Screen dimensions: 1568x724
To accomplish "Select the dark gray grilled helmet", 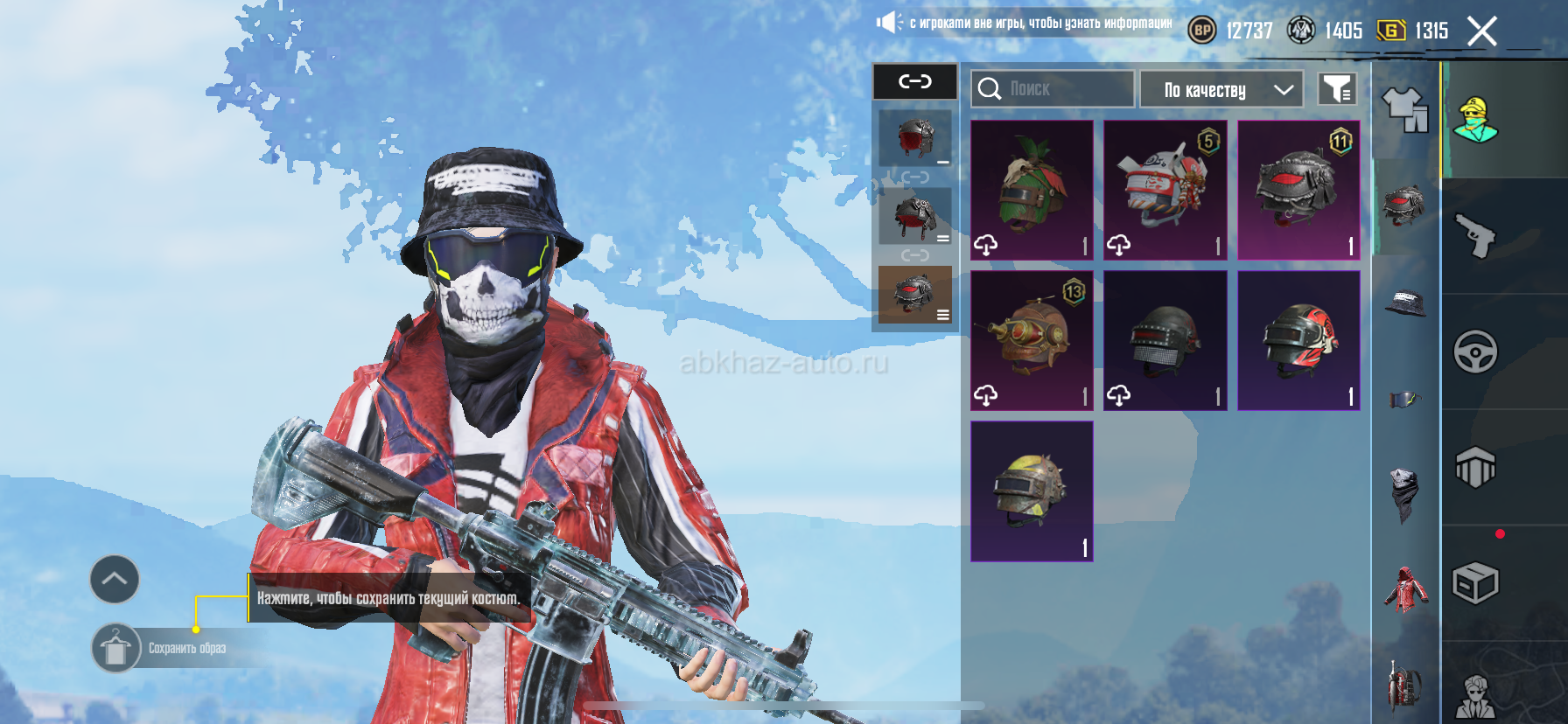I will pos(1165,340).
